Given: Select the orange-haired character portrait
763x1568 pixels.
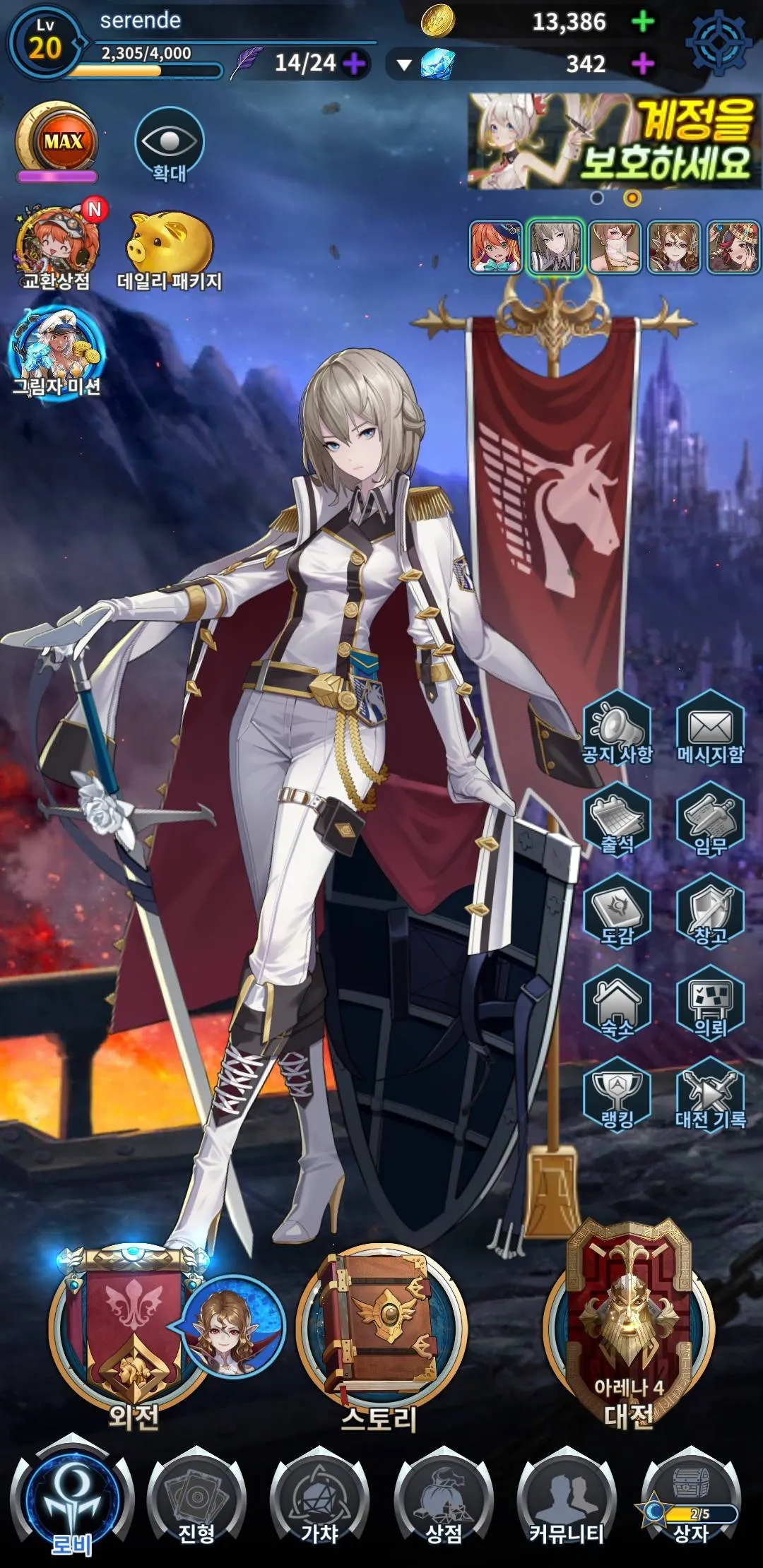Looking at the screenshot, I should coord(496,247).
